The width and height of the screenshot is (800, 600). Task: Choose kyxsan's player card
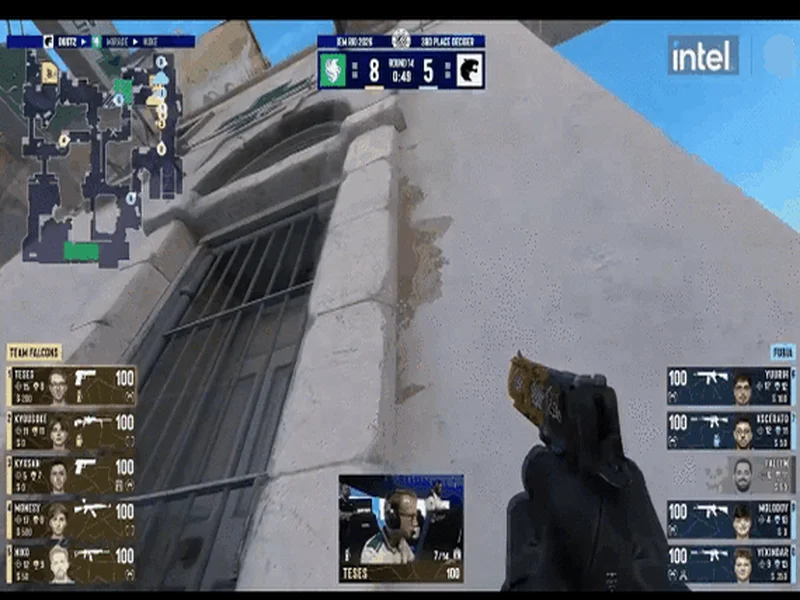pos(72,476)
